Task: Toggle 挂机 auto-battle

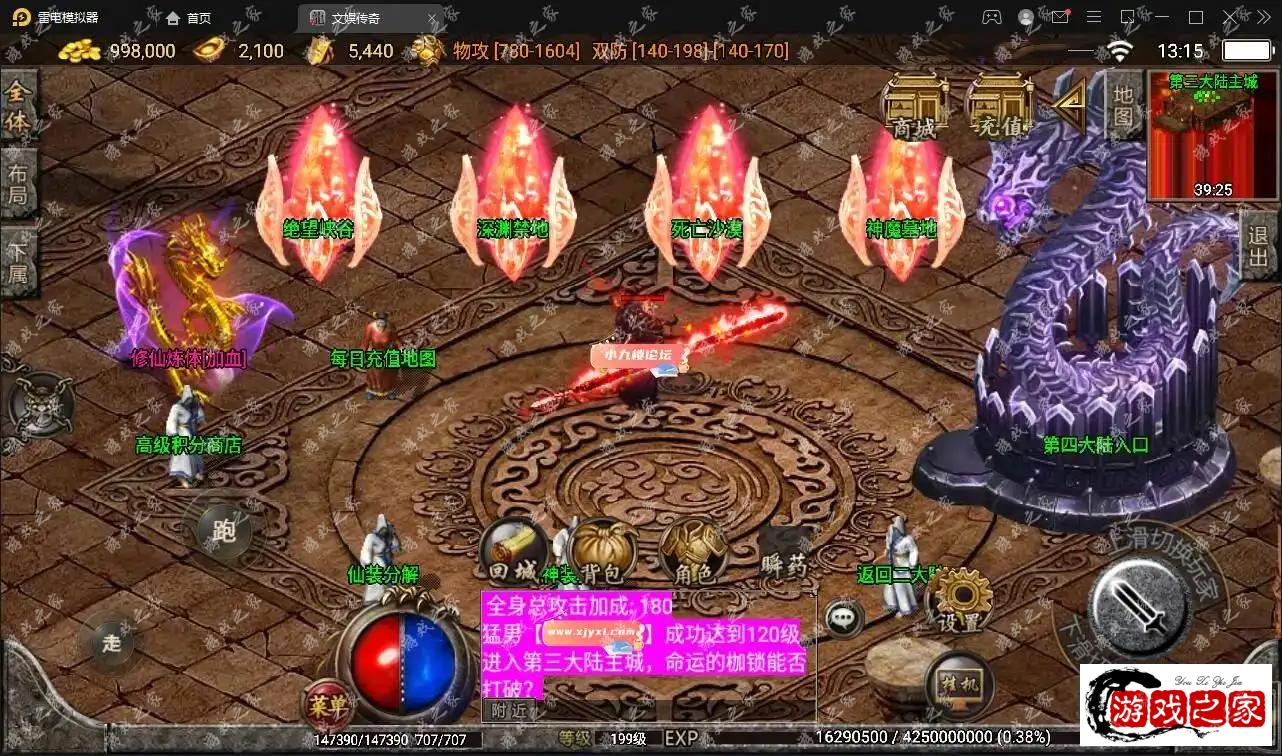Action: (958, 684)
